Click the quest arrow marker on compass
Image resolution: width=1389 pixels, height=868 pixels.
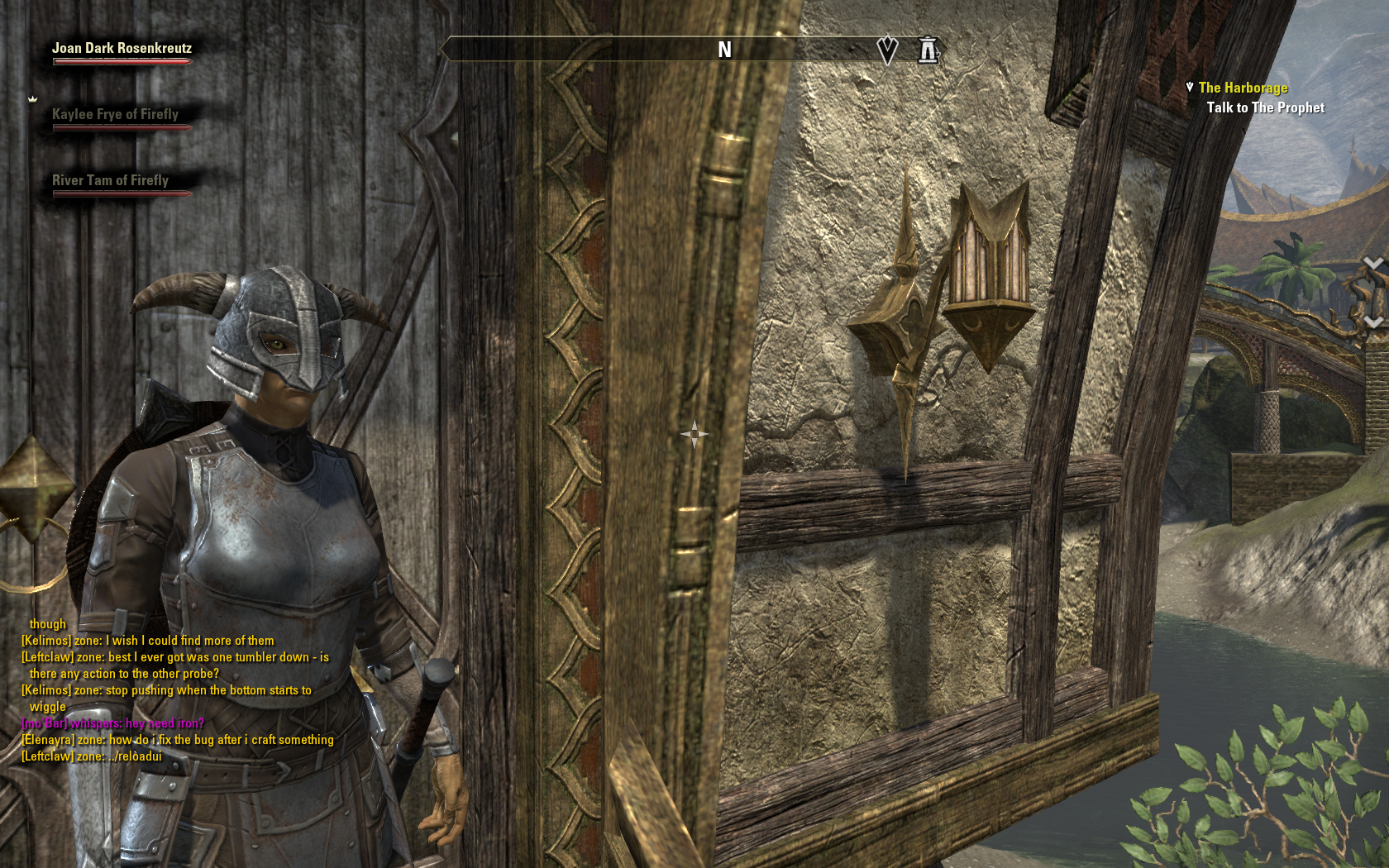(887, 50)
